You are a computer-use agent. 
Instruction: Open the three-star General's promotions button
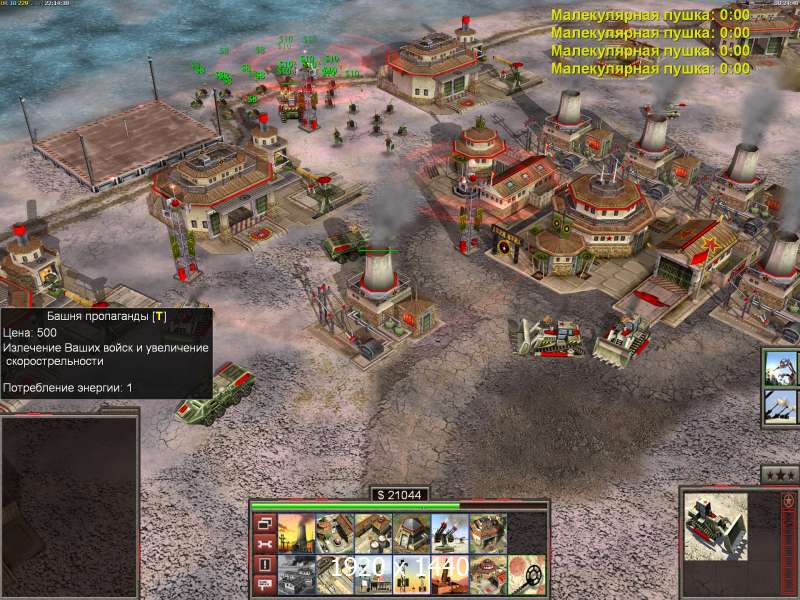(778, 474)
